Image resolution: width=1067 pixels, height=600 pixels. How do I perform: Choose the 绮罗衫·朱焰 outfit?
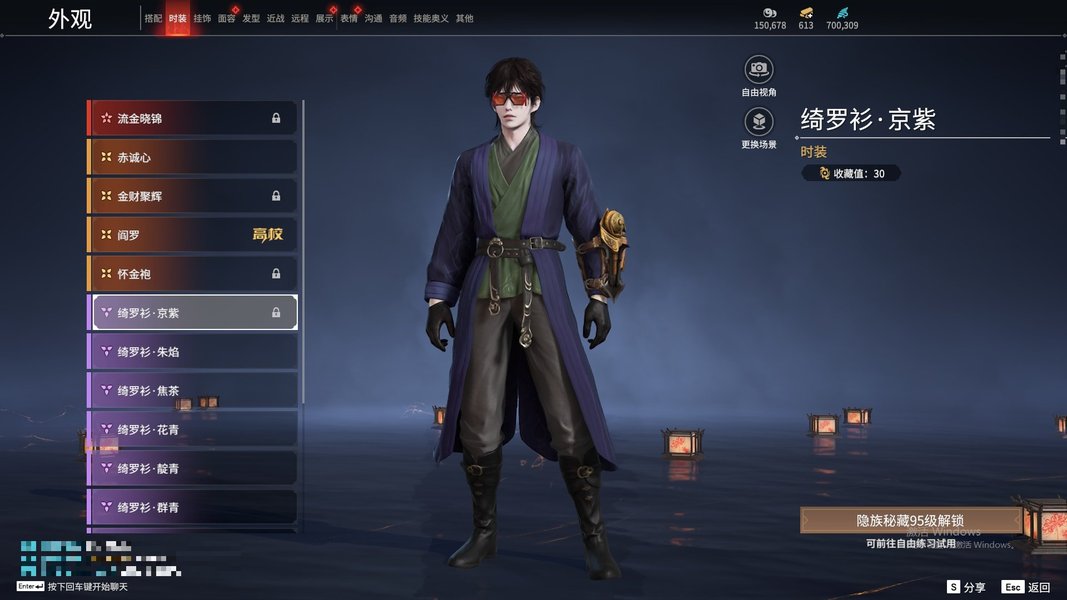(x=193, y=352)
